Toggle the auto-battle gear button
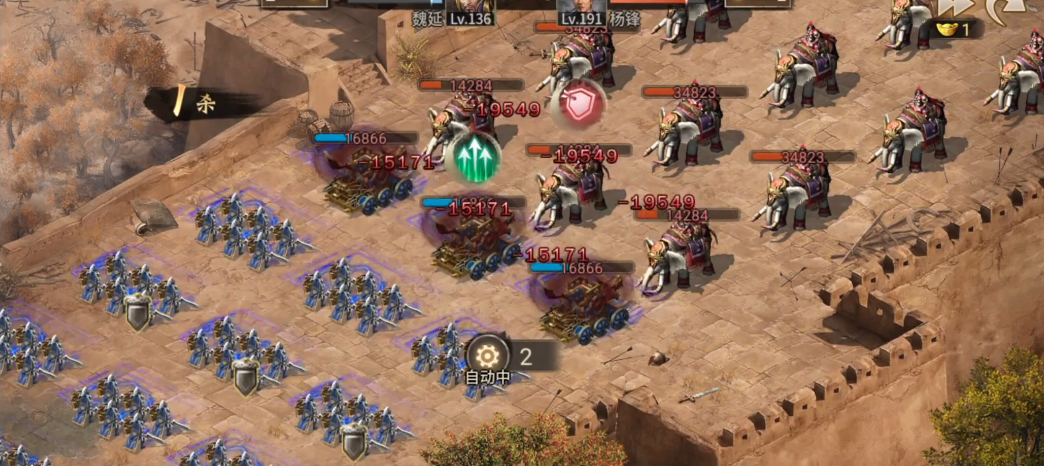 point(487,355)
